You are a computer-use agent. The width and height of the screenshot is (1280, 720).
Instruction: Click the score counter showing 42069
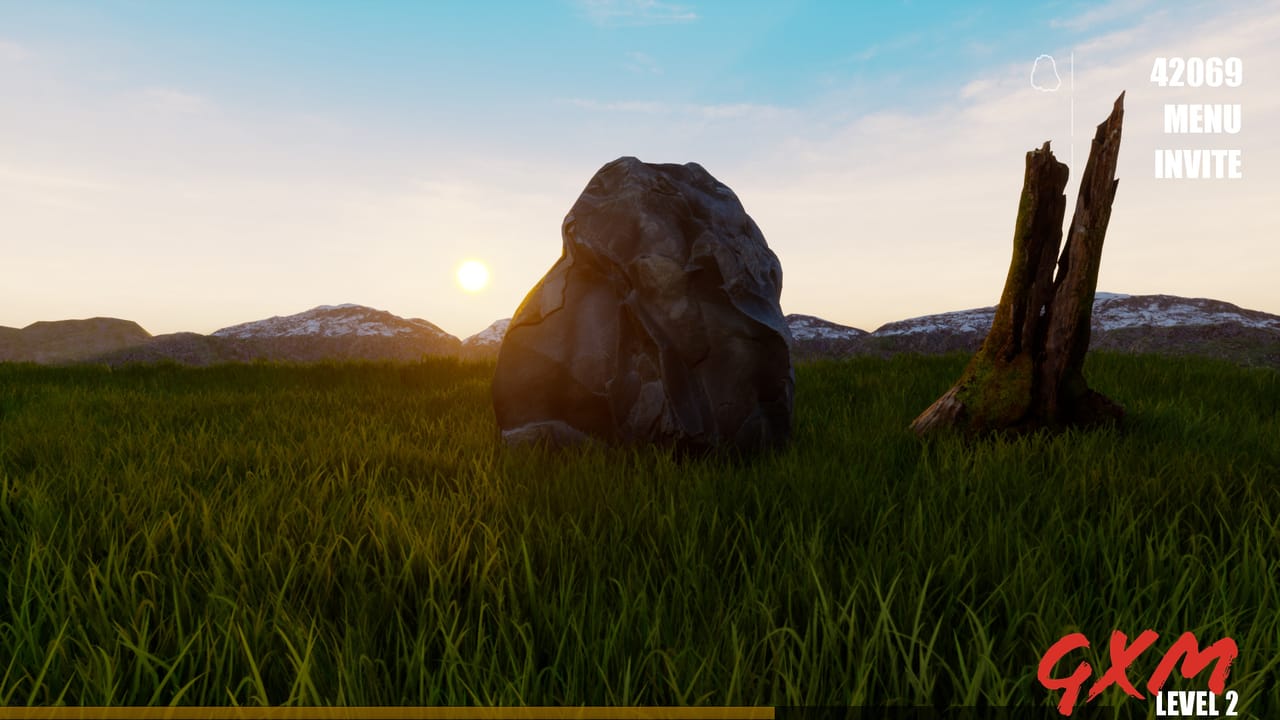click(1196, 73)
